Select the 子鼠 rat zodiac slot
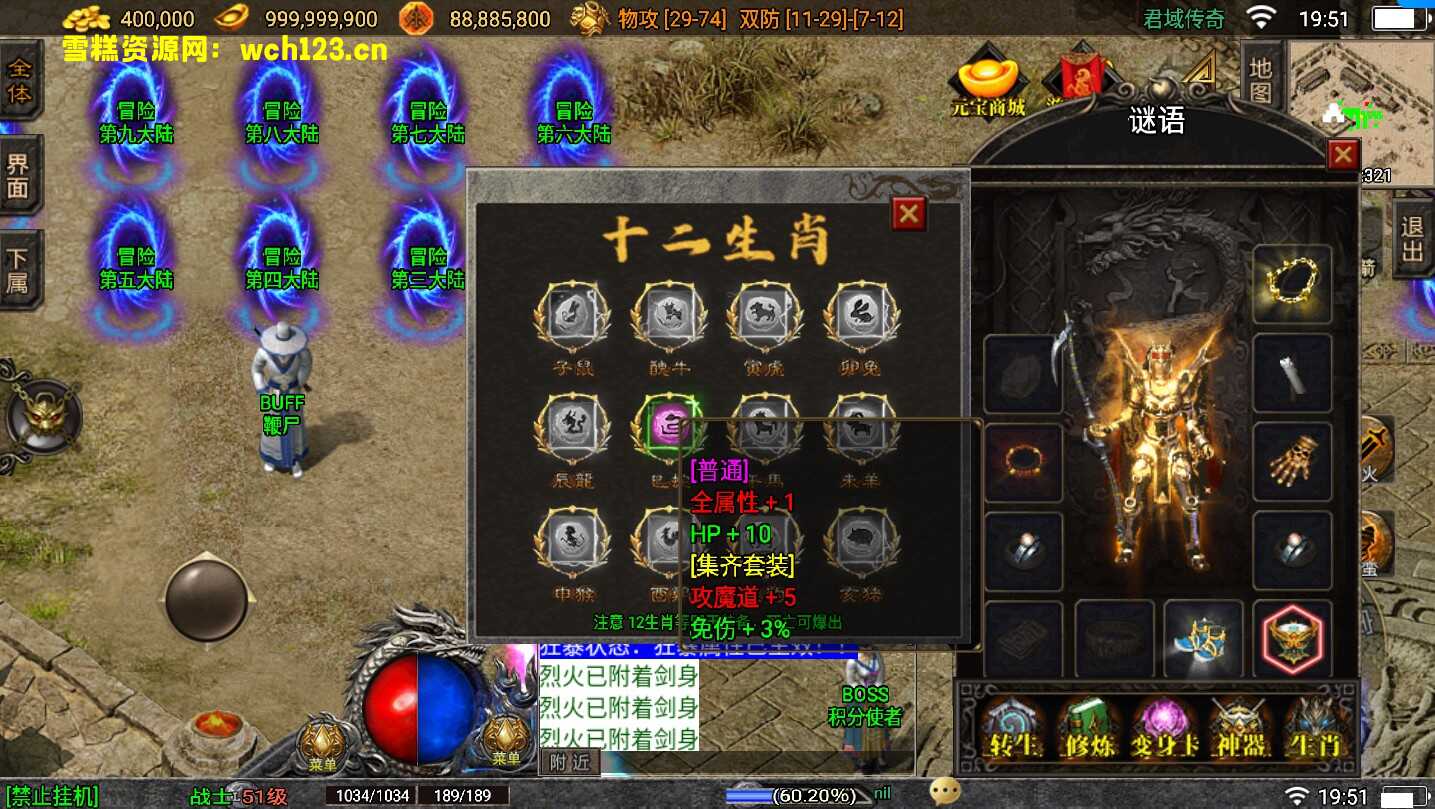This screenshot has width=1435, height=809. (573, 319)
